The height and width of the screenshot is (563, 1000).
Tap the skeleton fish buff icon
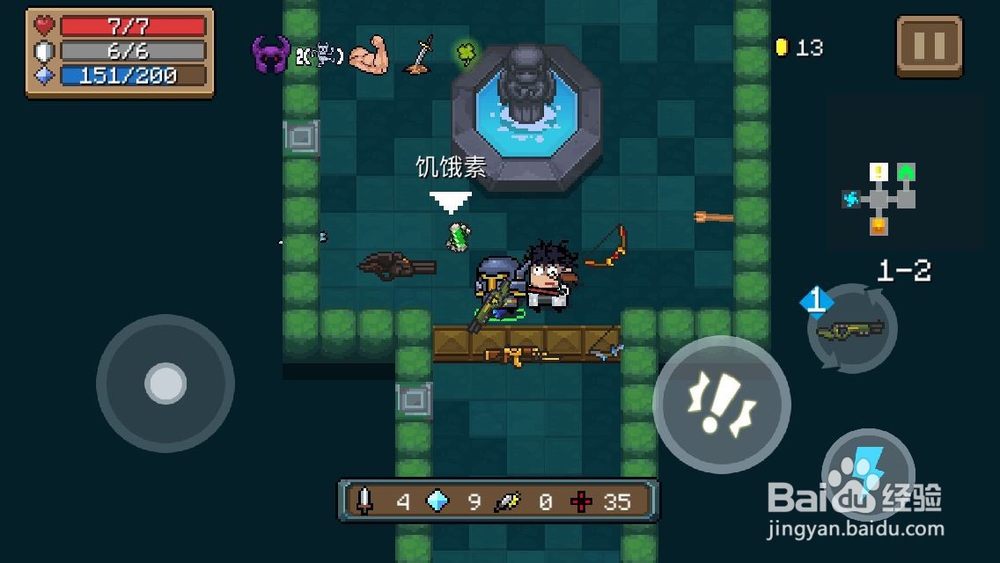(319, 55)
